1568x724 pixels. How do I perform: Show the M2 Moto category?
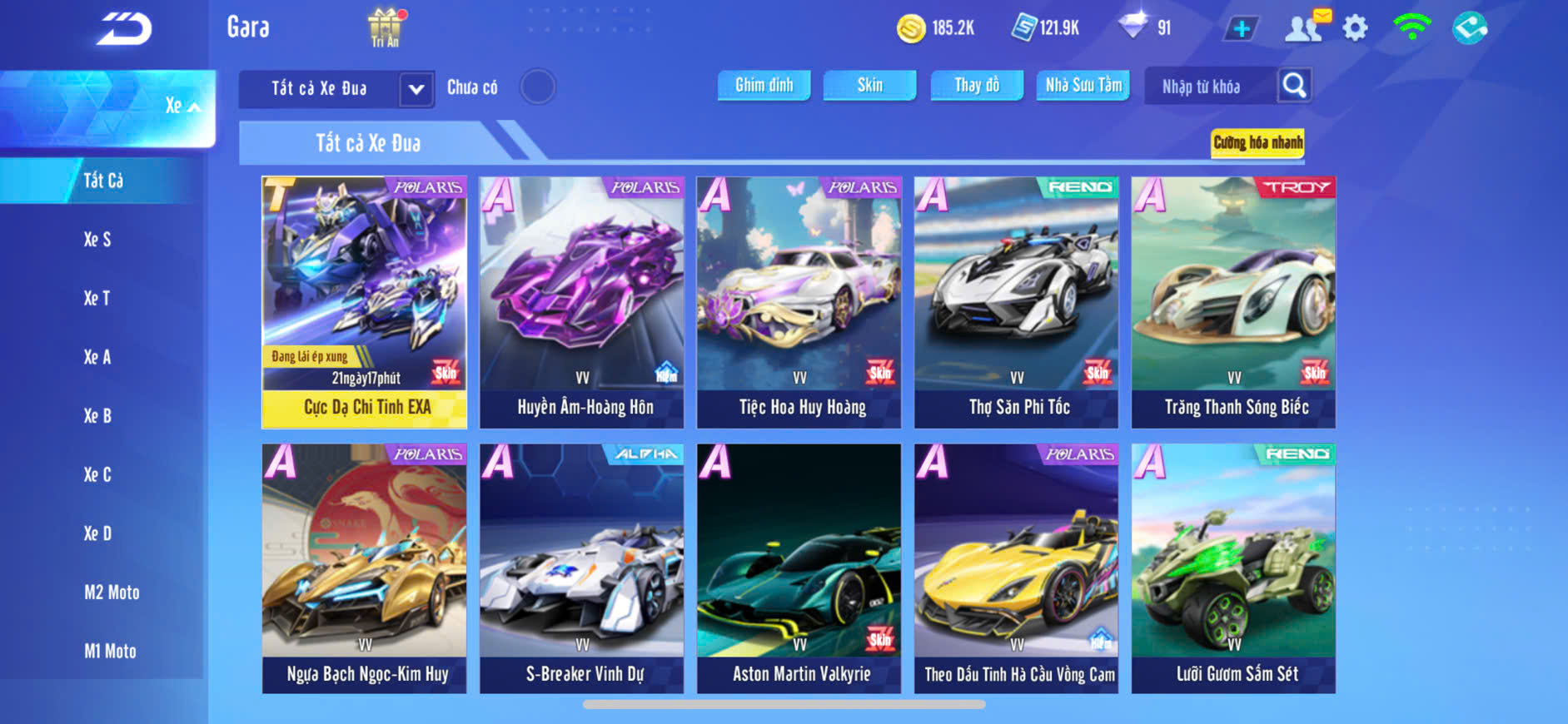pos(112,593)
